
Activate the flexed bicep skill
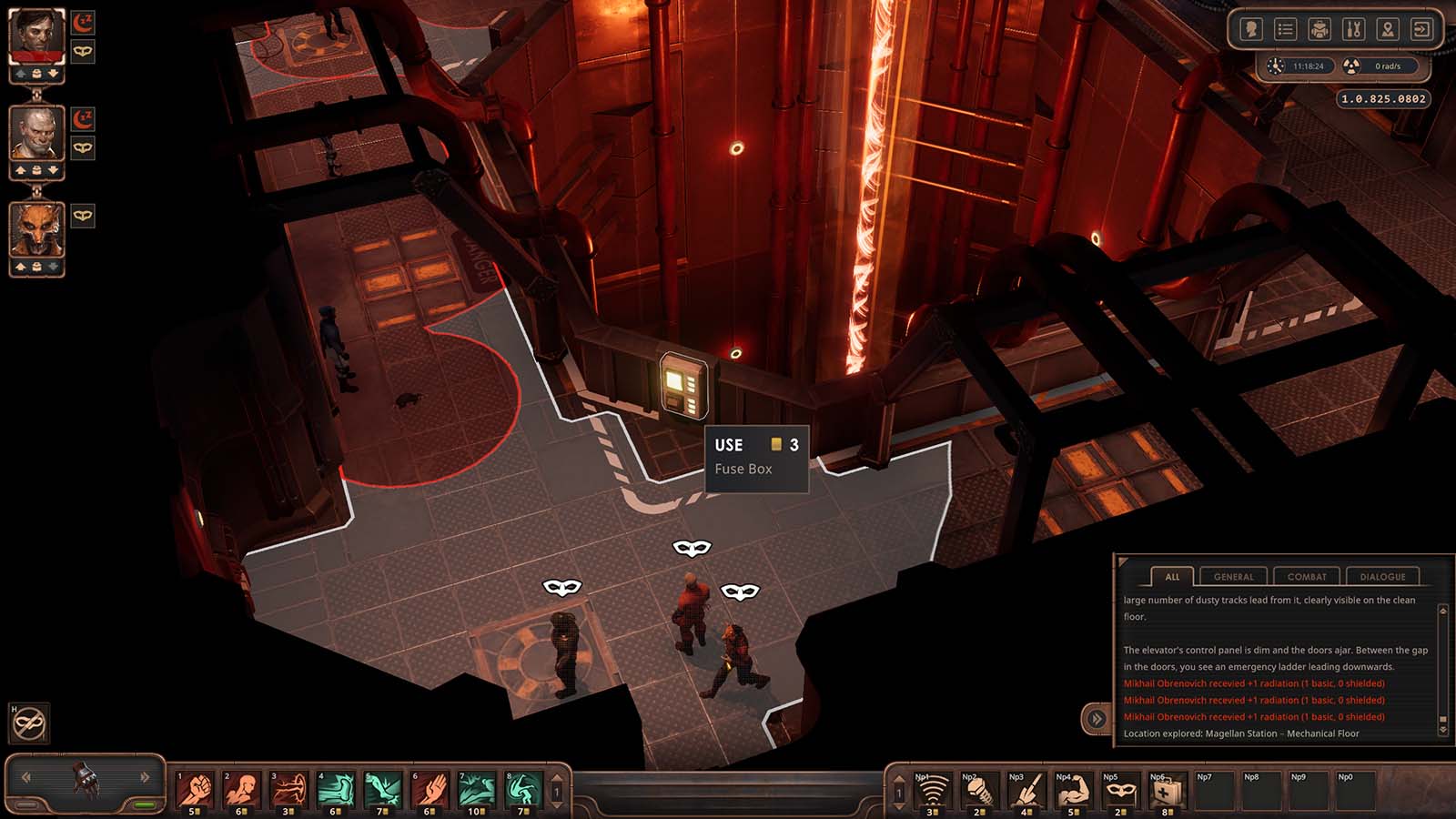click(x=1071, y=792)
